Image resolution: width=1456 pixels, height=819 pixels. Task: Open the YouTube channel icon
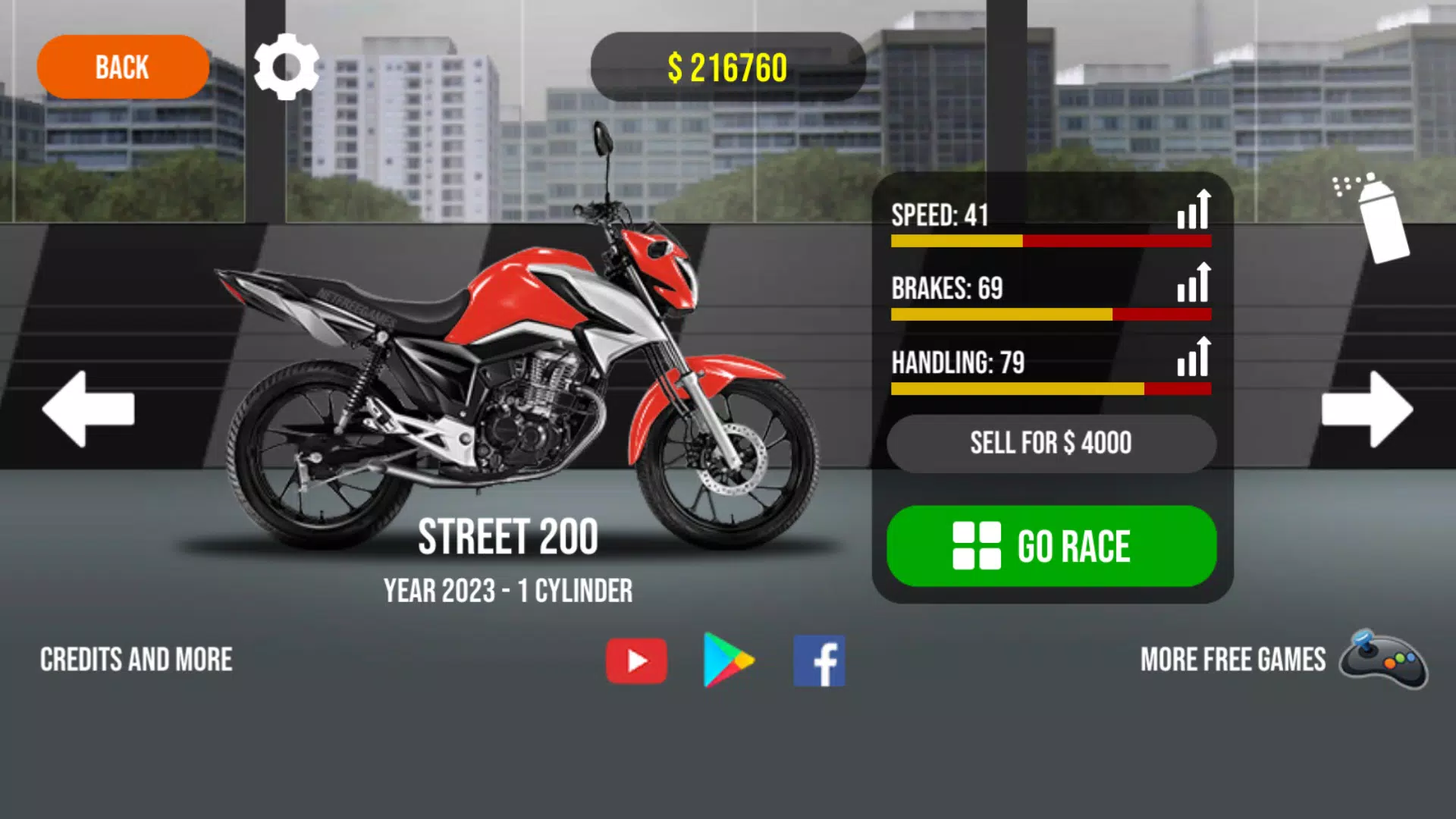[x=636, y=659]
